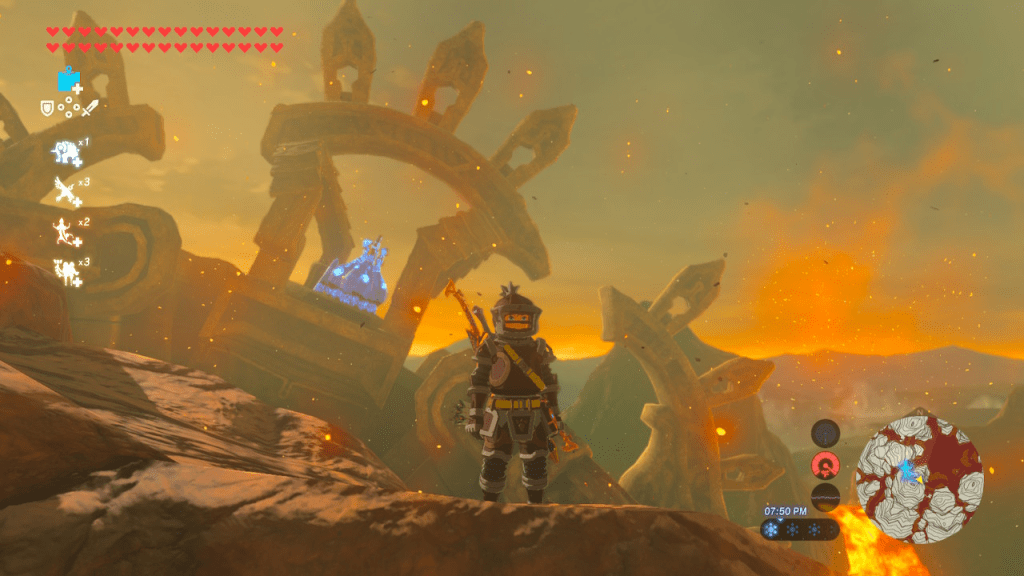This screenshot has height=576, width=1024.
Task: Click the red temperature gauge icon
Action: click(x=825, y=465)
